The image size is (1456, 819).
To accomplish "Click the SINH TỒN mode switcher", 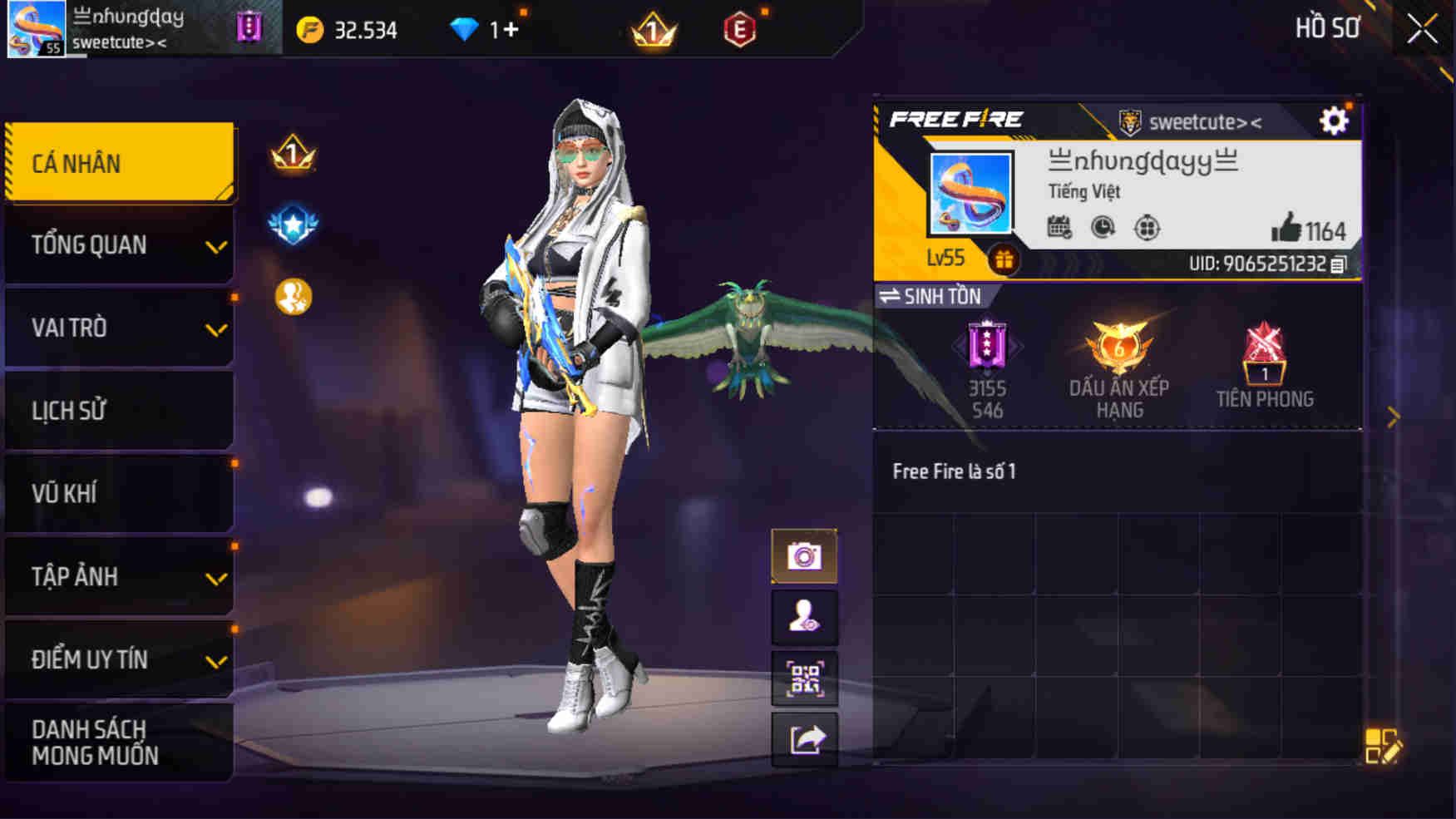I will (x=932, y=296).
